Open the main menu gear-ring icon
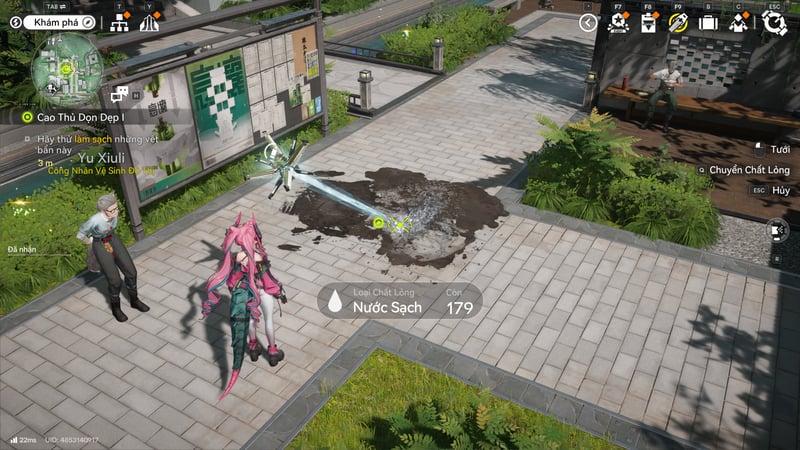Screen dimensions: 800x450 (x=773, y=22)
